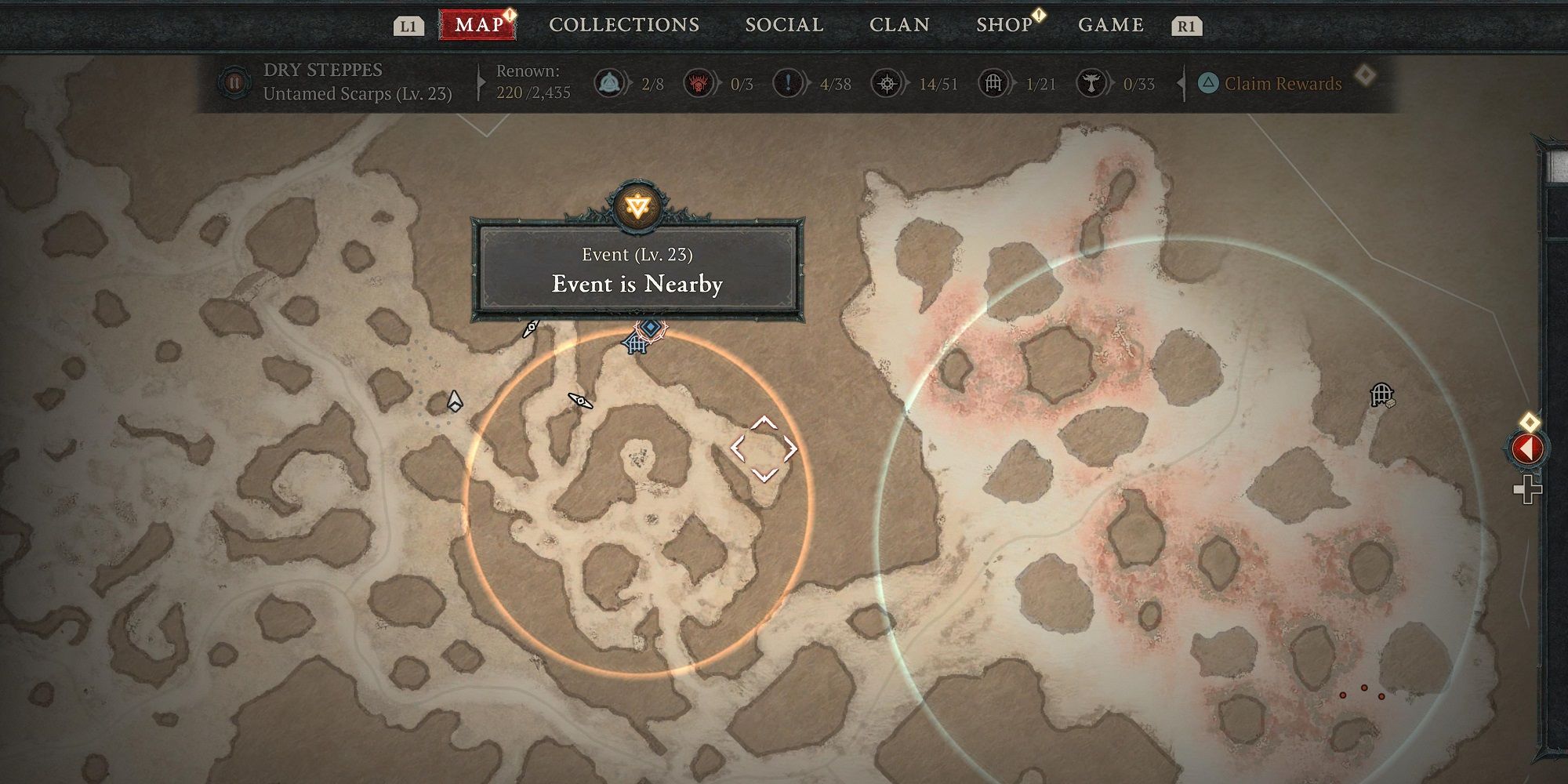Switch to the SHOP tab

(1006, 24)
